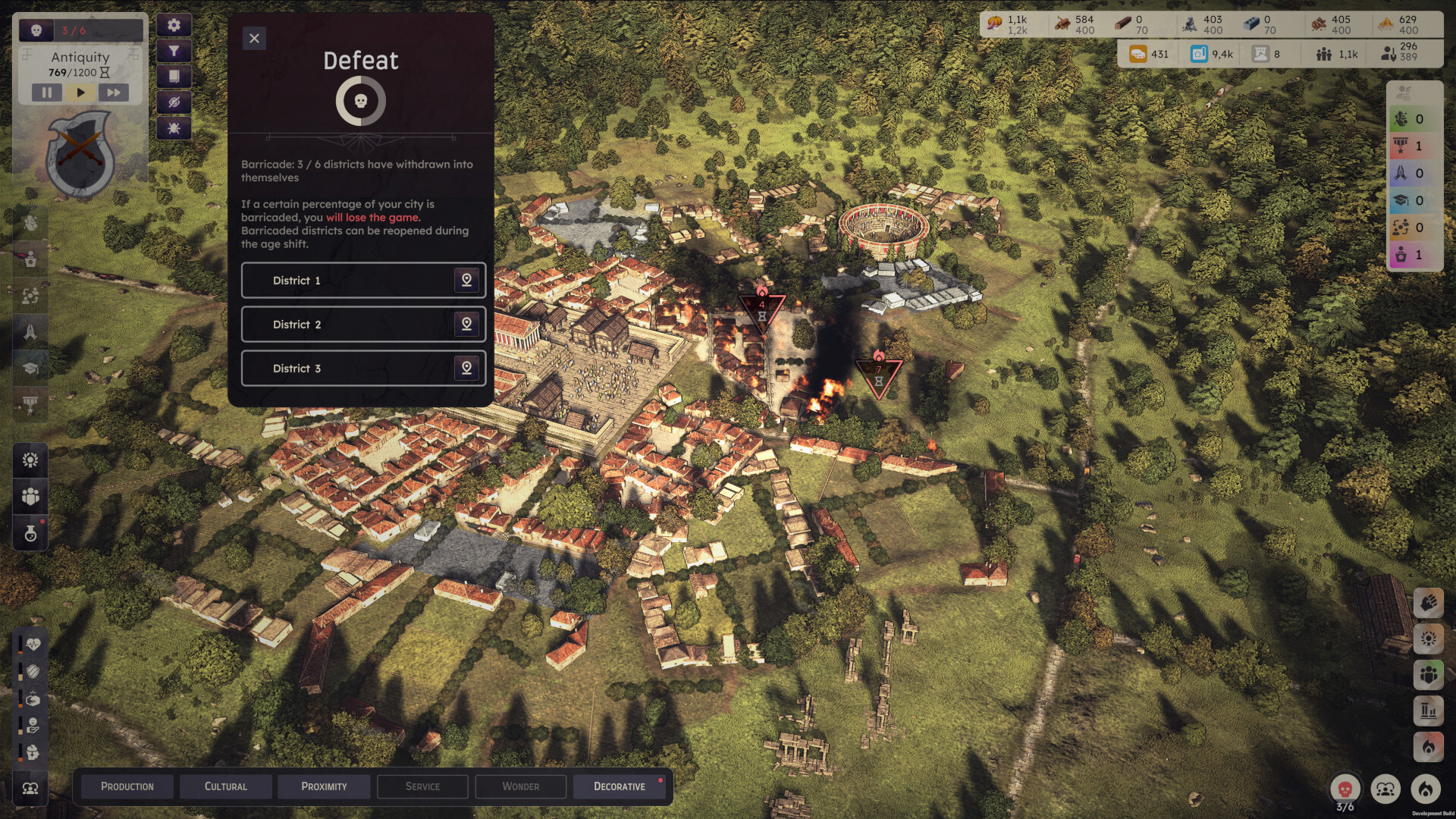
Task: Open the Decorative build category
Action: tap(620, 786)
